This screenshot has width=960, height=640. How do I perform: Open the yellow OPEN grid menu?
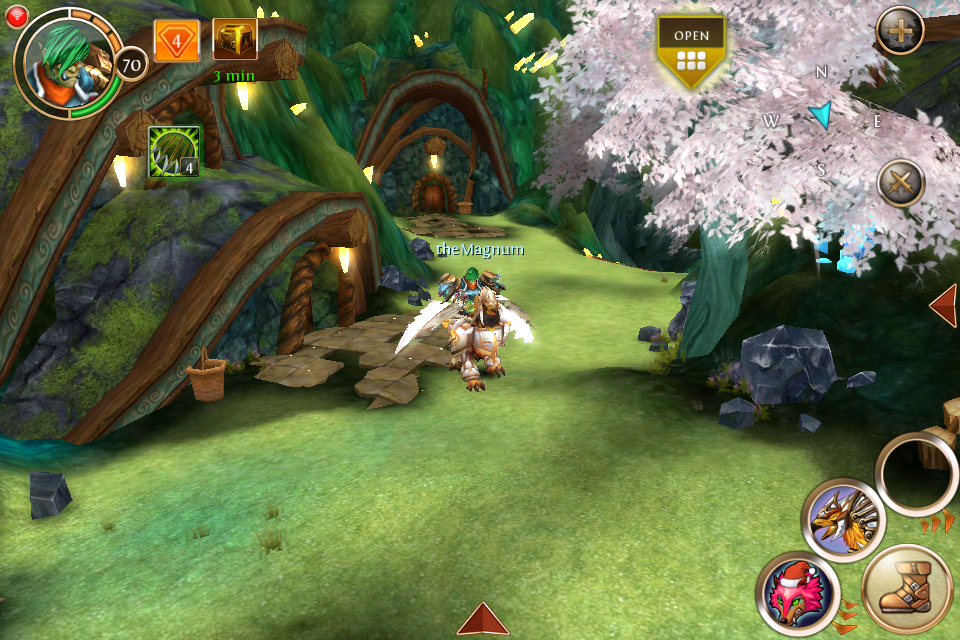point(691,50)
